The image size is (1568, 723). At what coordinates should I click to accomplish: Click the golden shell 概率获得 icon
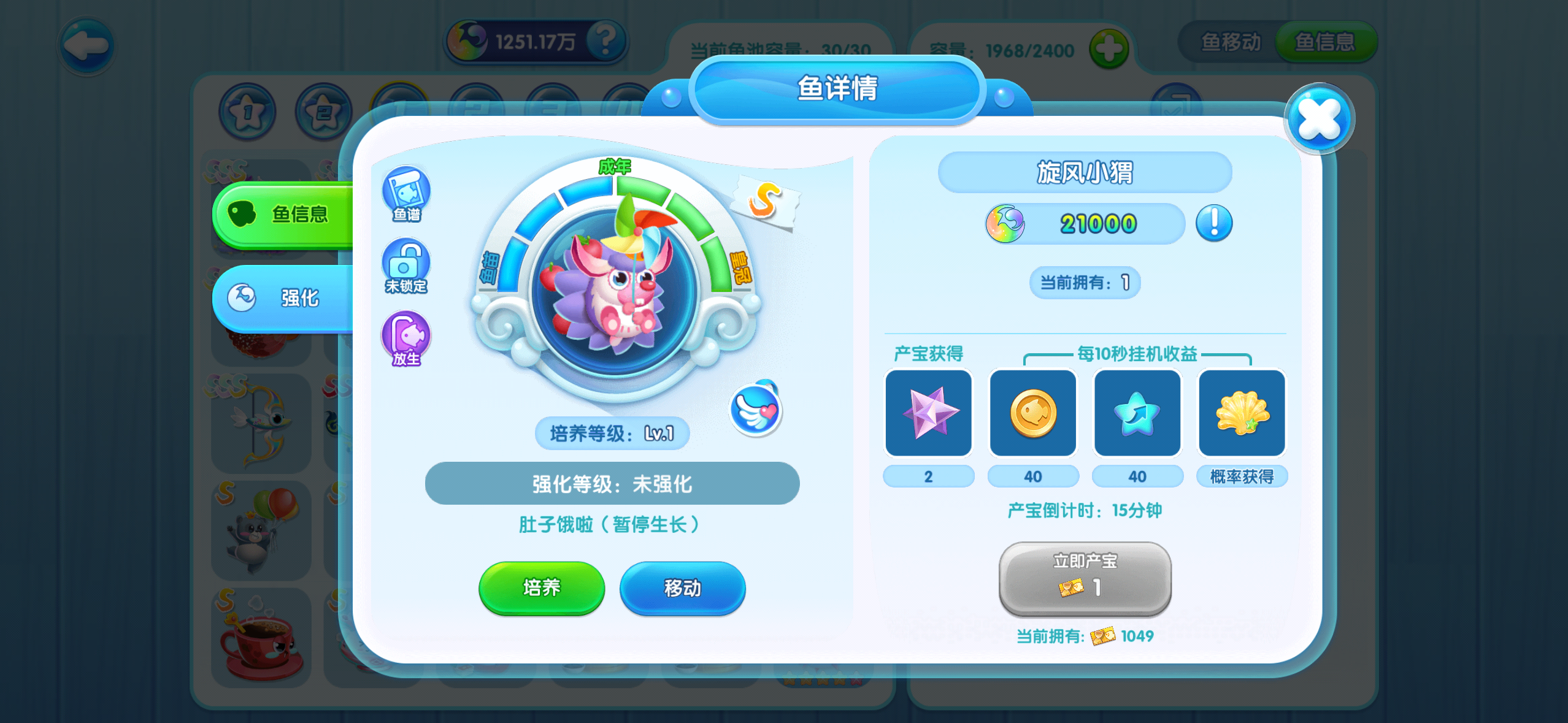click(x=1241, y=413)
